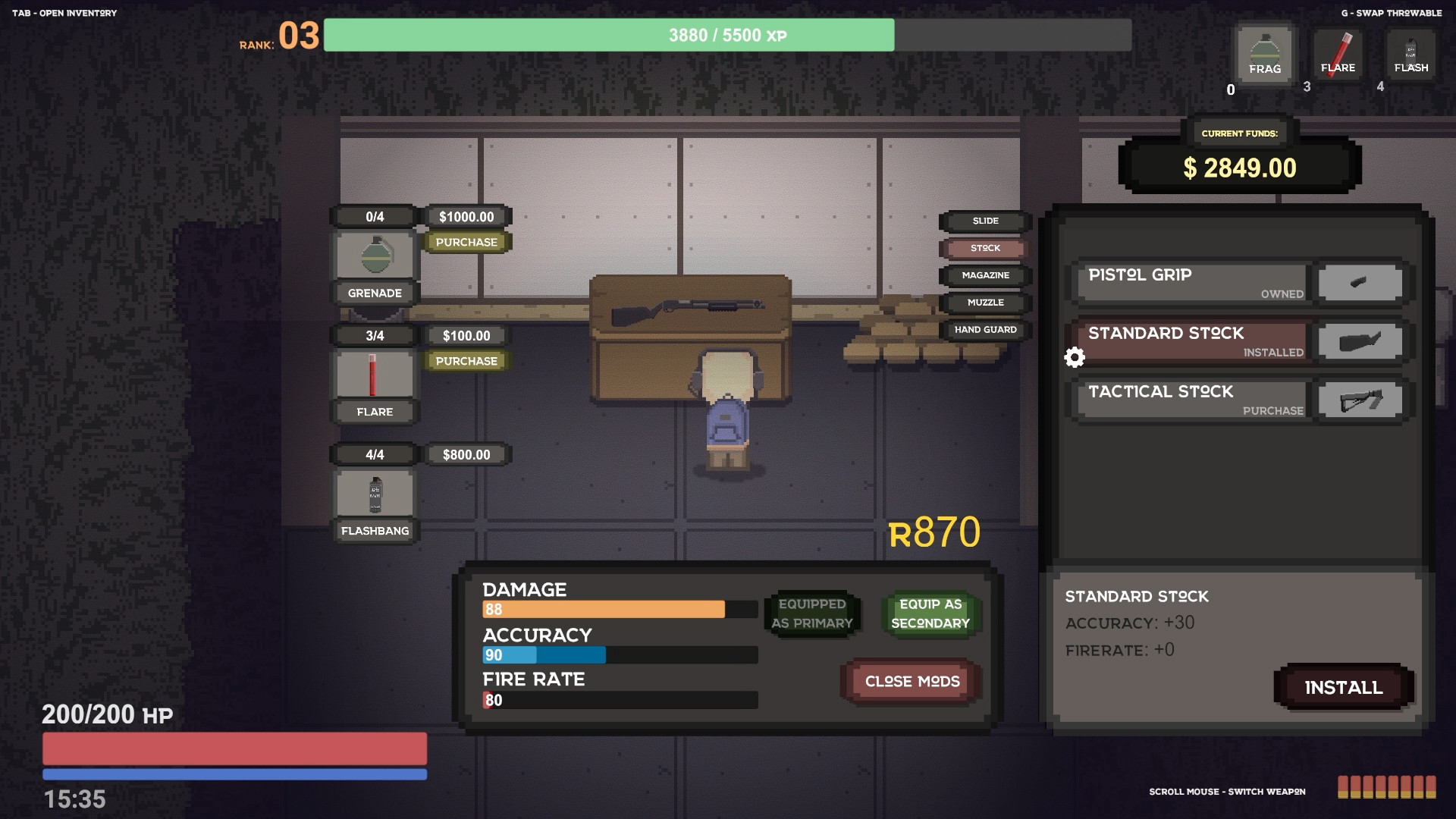Select the Flare throwable icon

coord(1338,54)
